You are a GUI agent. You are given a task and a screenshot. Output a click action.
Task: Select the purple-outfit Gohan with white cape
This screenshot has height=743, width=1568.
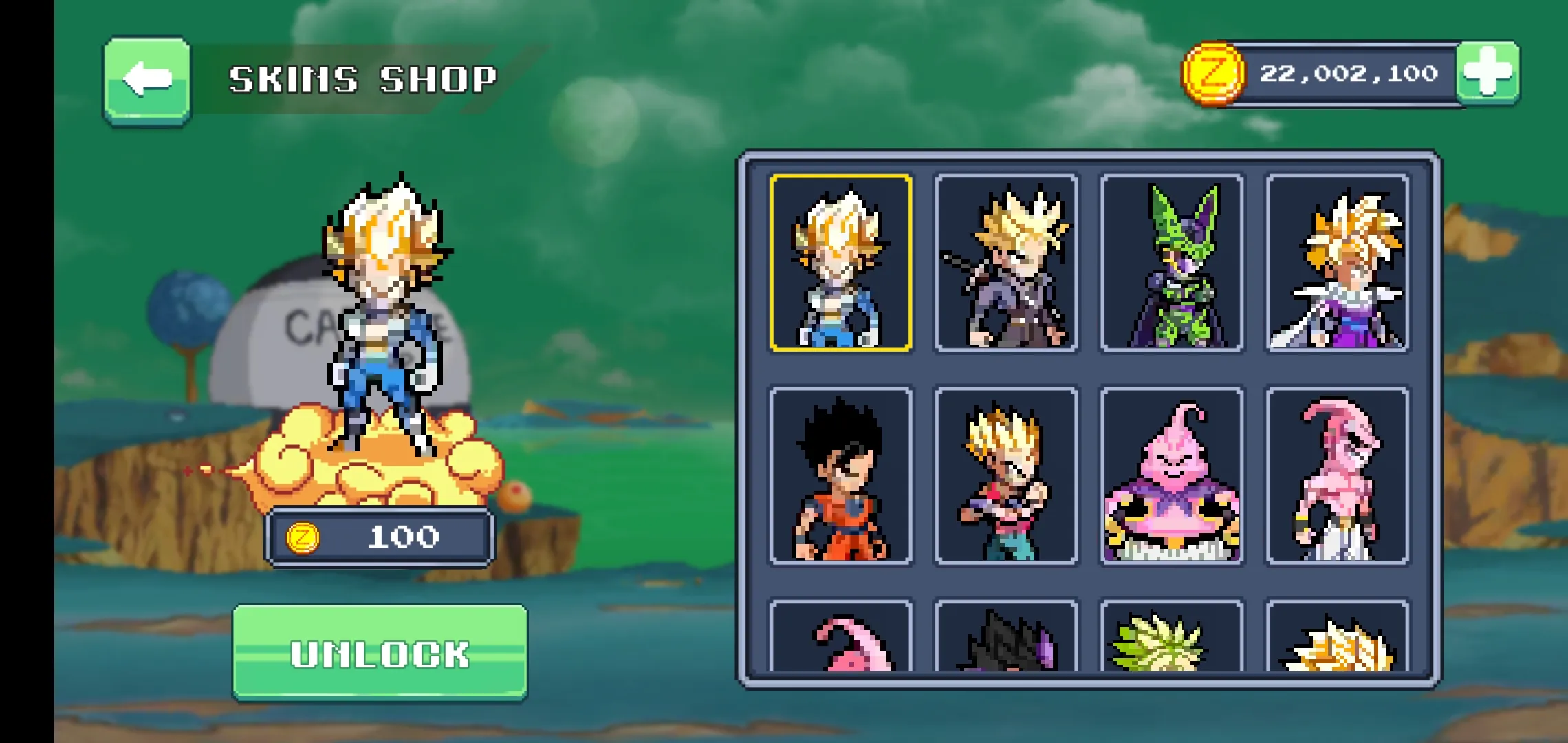pyautogui.click(x=1338, y=263)
